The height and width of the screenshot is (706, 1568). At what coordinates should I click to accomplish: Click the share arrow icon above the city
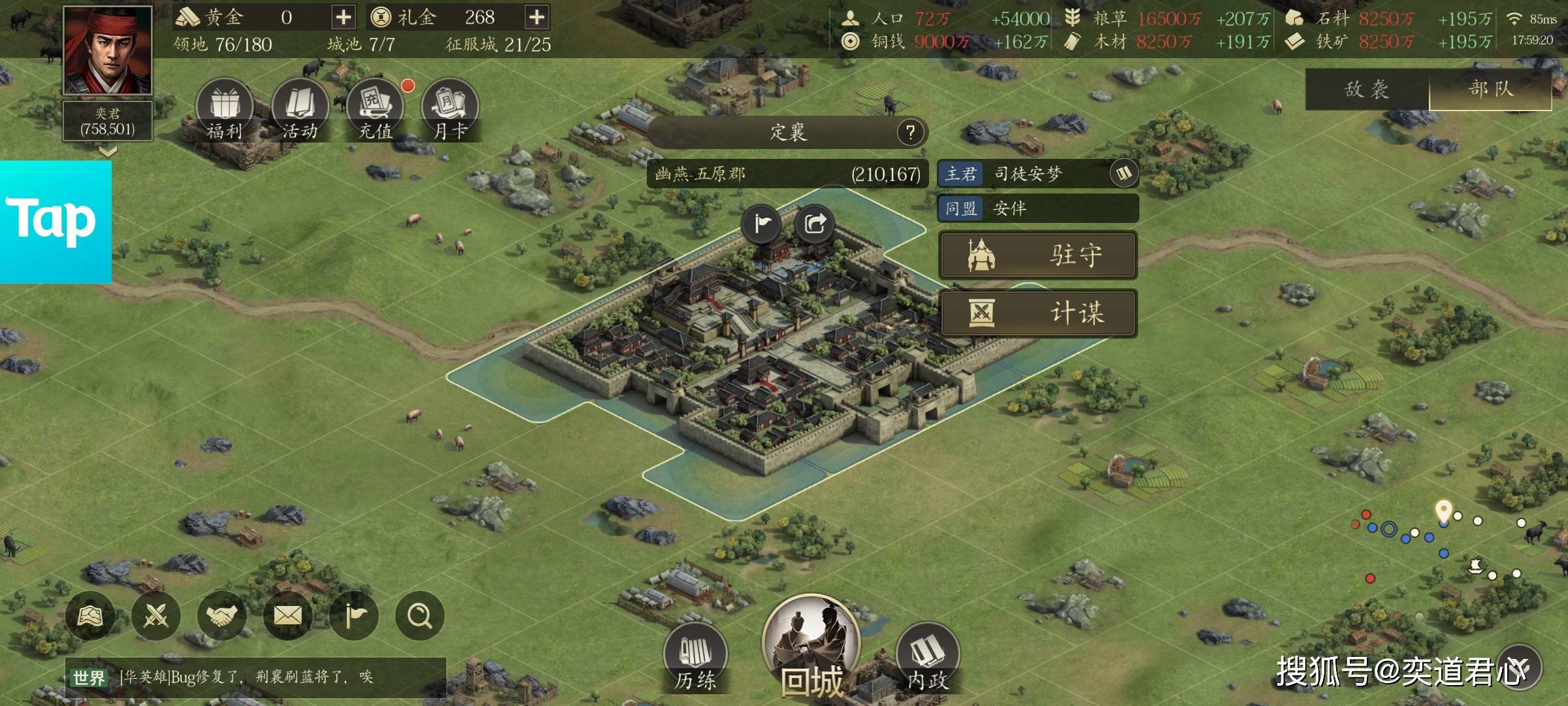point(815,224)
